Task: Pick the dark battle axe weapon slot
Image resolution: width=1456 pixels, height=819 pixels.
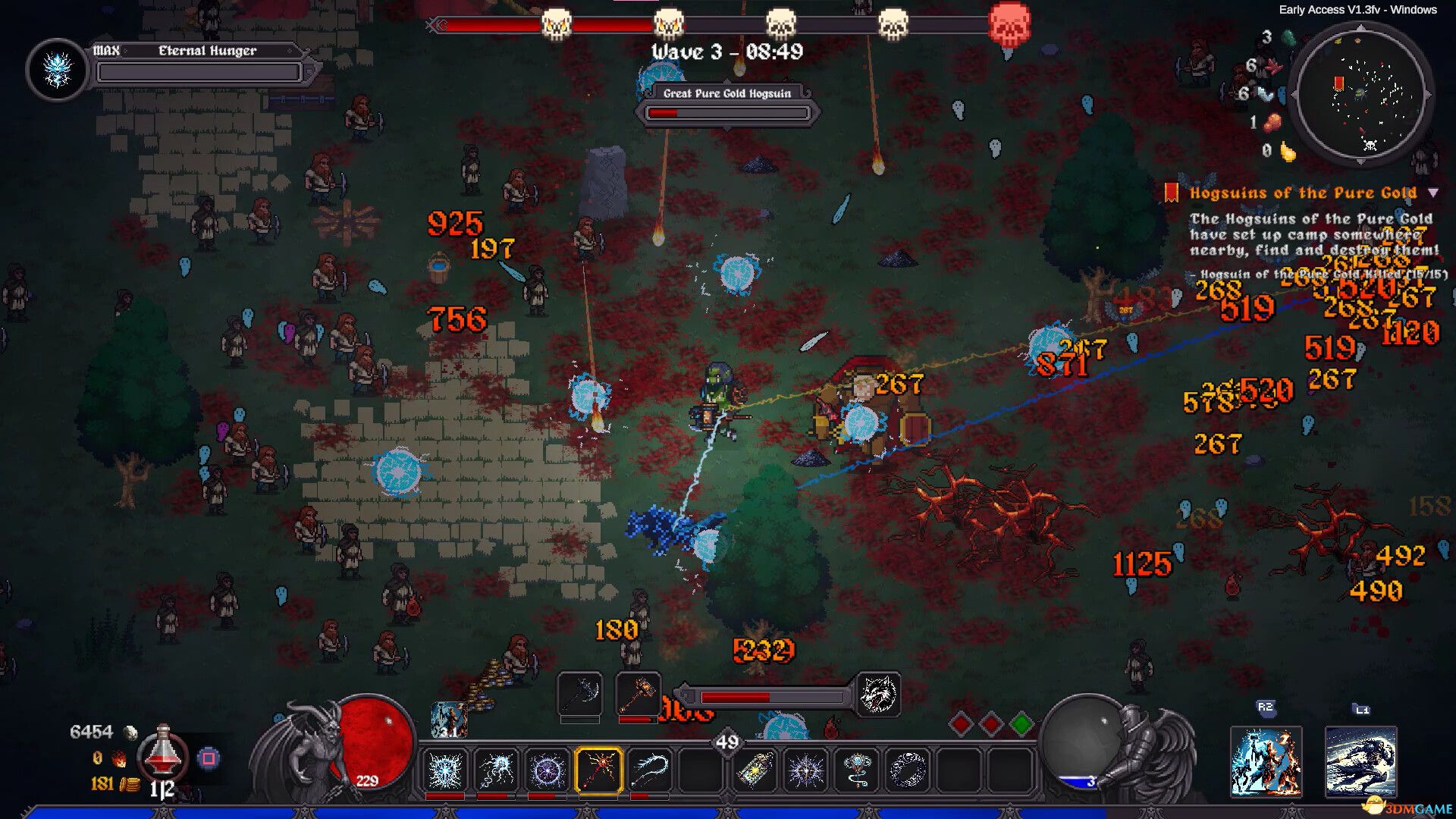Action: pyautogui.click(x=580, y=693)
